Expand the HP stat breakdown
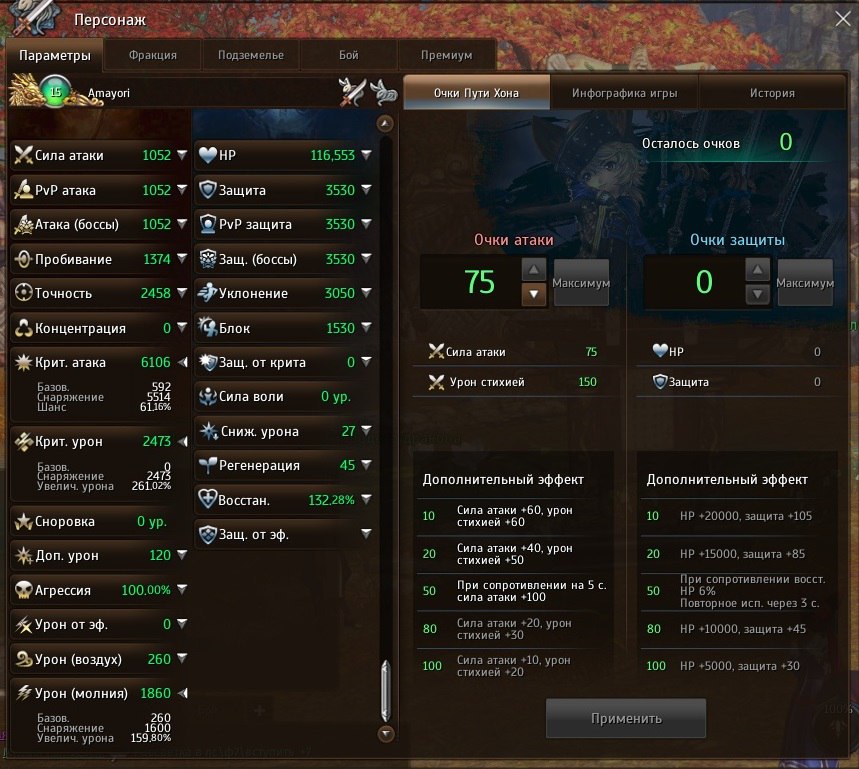 tap(367, 156)
